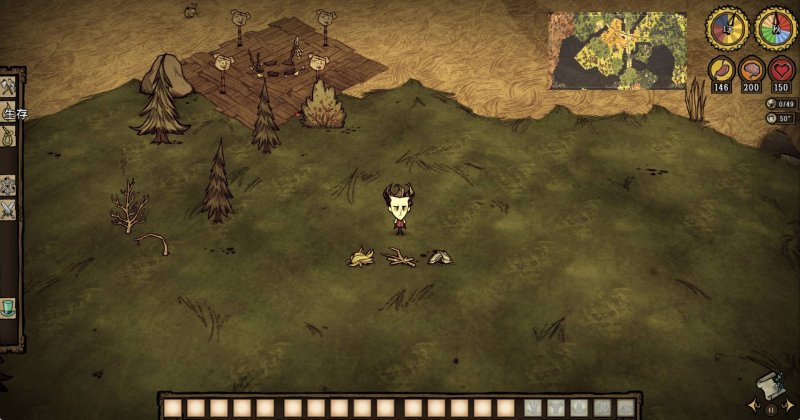Select the hand equipment slot
The width and height of the screenshot is (800, 420).
(x=534, y=408)
